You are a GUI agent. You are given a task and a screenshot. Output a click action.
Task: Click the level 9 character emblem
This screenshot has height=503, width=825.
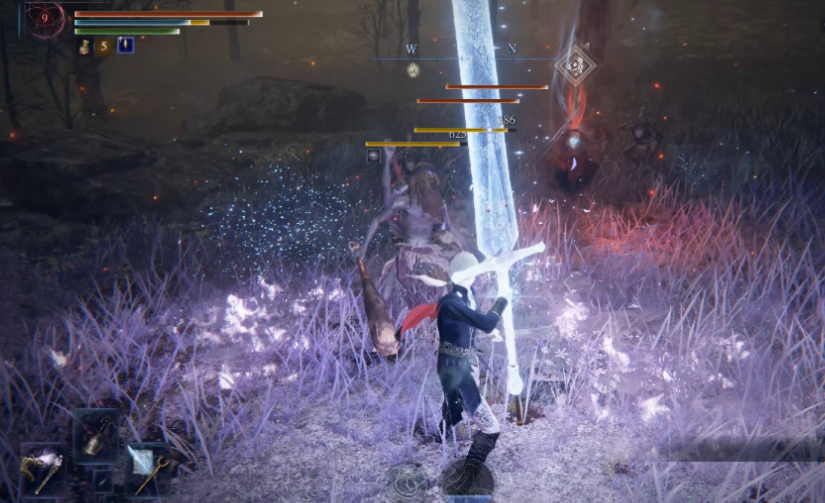point(45,19)
